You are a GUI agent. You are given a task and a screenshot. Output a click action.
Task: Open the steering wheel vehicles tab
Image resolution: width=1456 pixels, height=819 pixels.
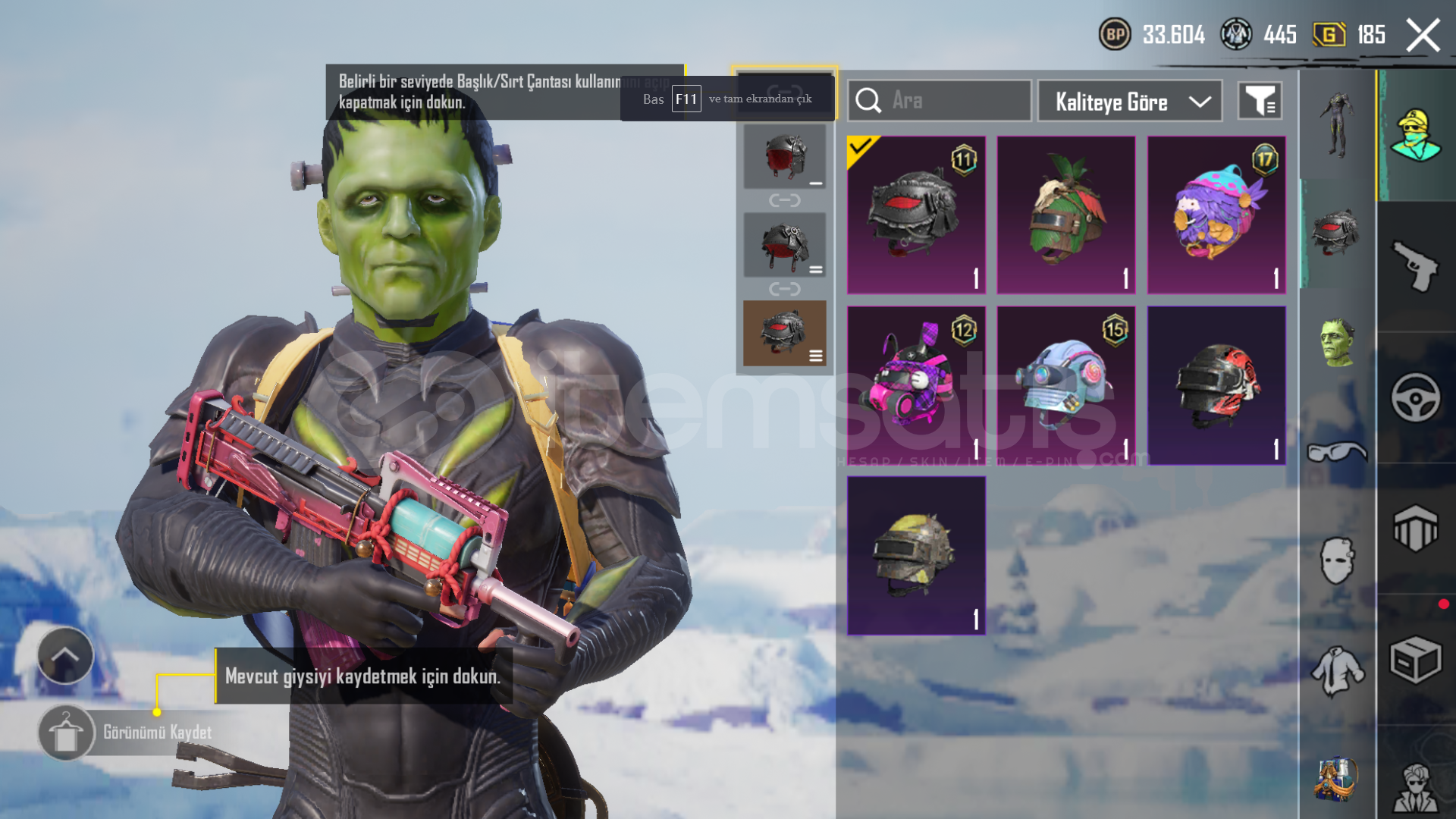(x=1415, y=397)
